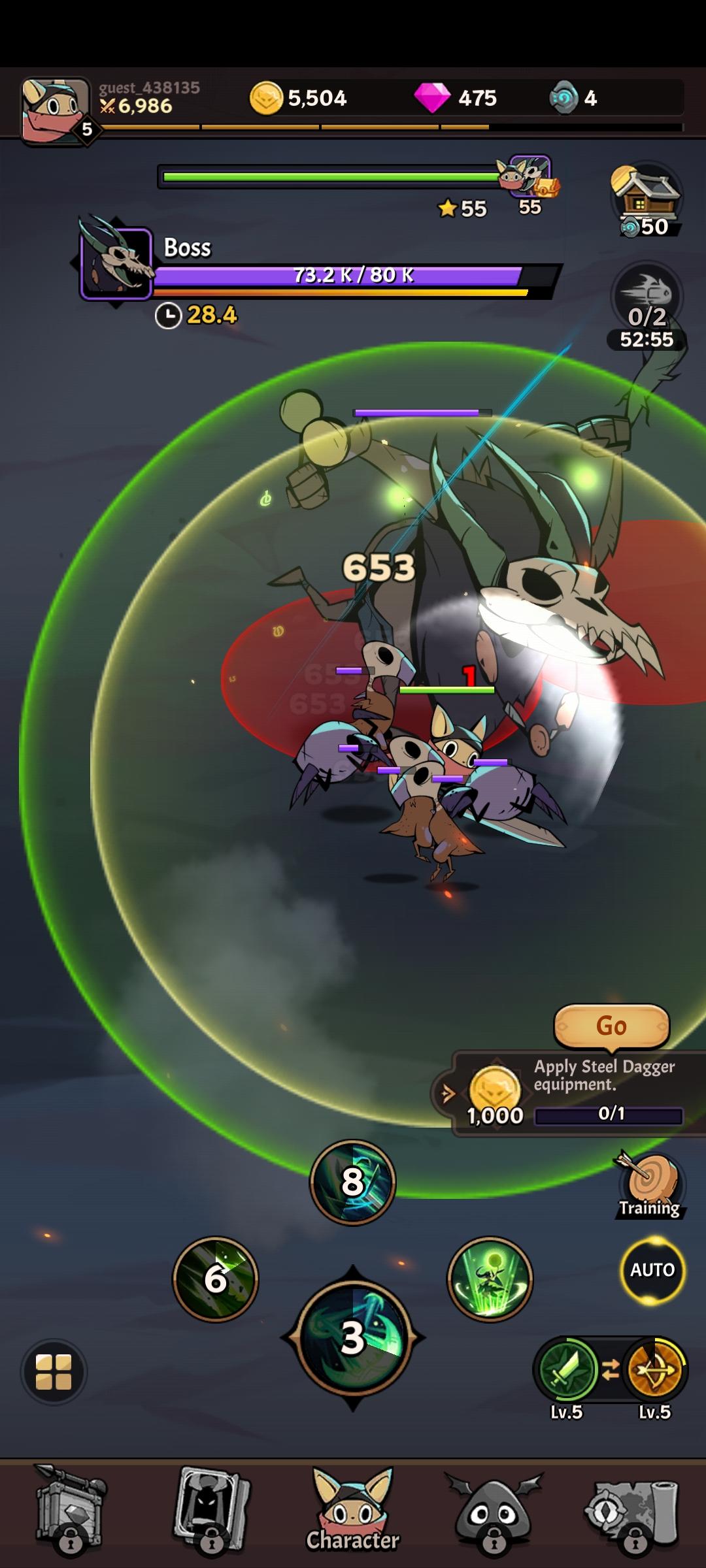Open the Training target icon
The width and height of the screenshot is (706, 1568).
[650, 1186]
